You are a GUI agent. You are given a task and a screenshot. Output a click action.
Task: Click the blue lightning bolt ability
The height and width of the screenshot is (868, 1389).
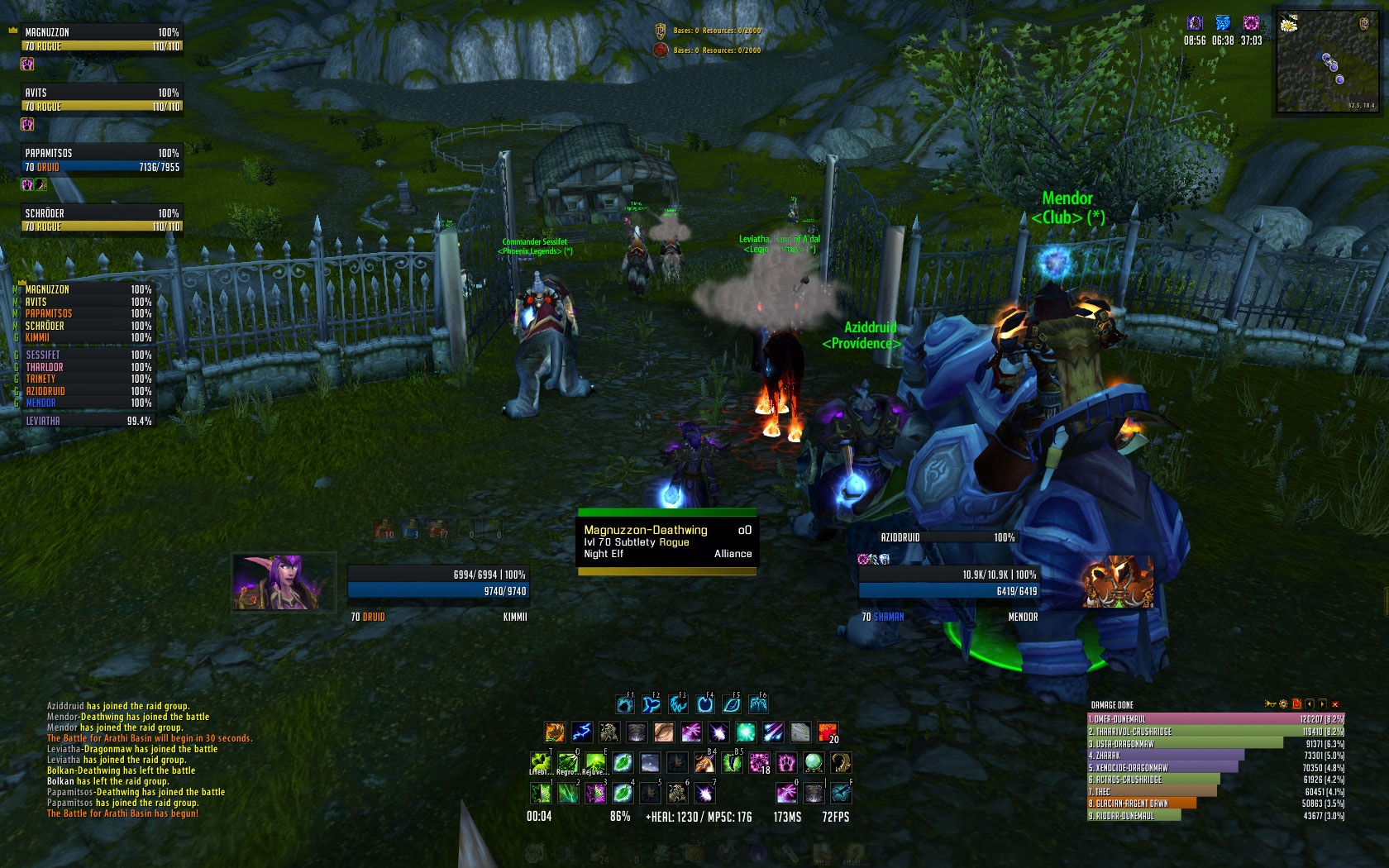click(x=582, y=732)
